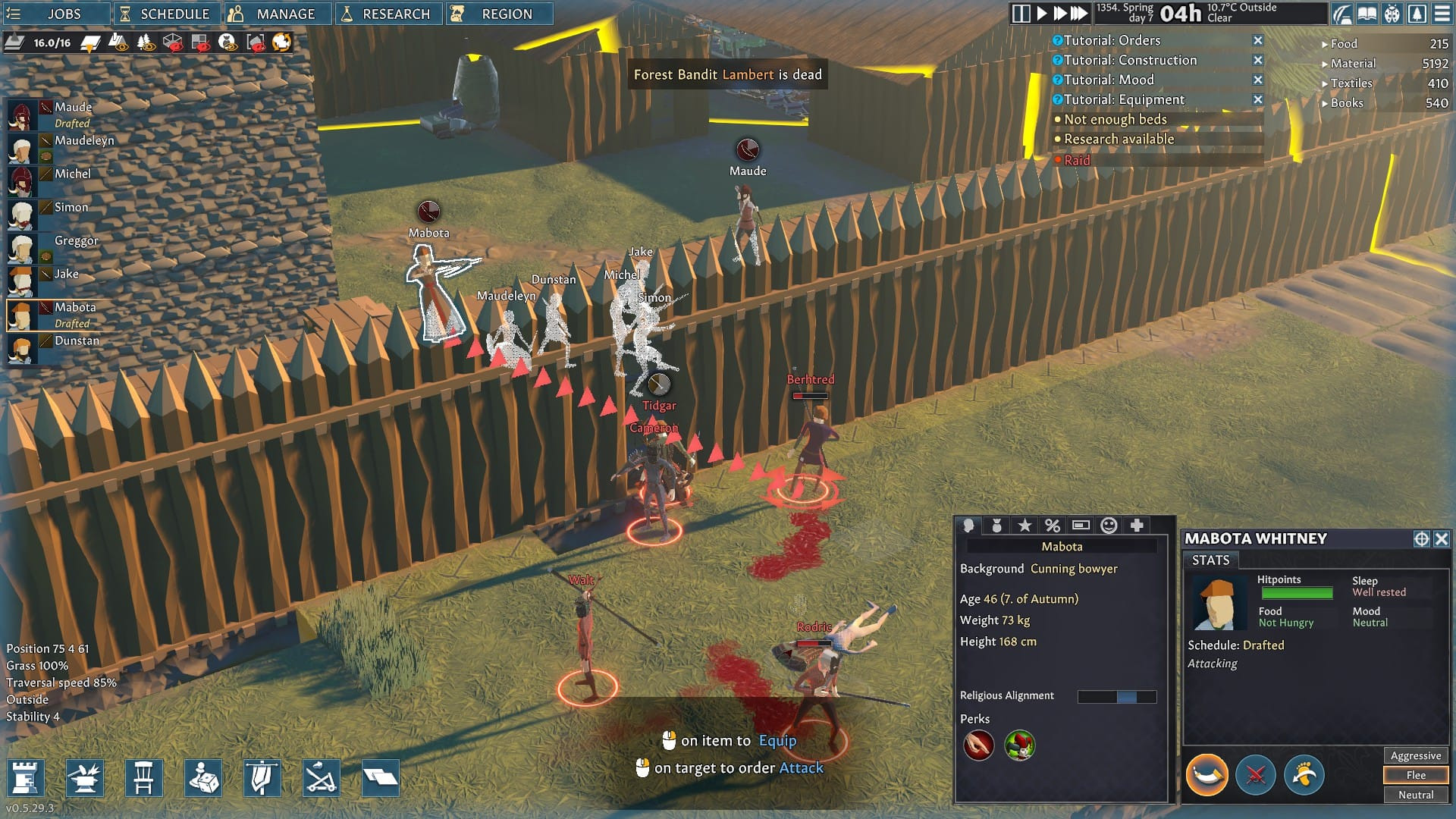Open the chair furniture build category
The width and height of the screenshot is (1456, 819).
click(x=144, y=778)
